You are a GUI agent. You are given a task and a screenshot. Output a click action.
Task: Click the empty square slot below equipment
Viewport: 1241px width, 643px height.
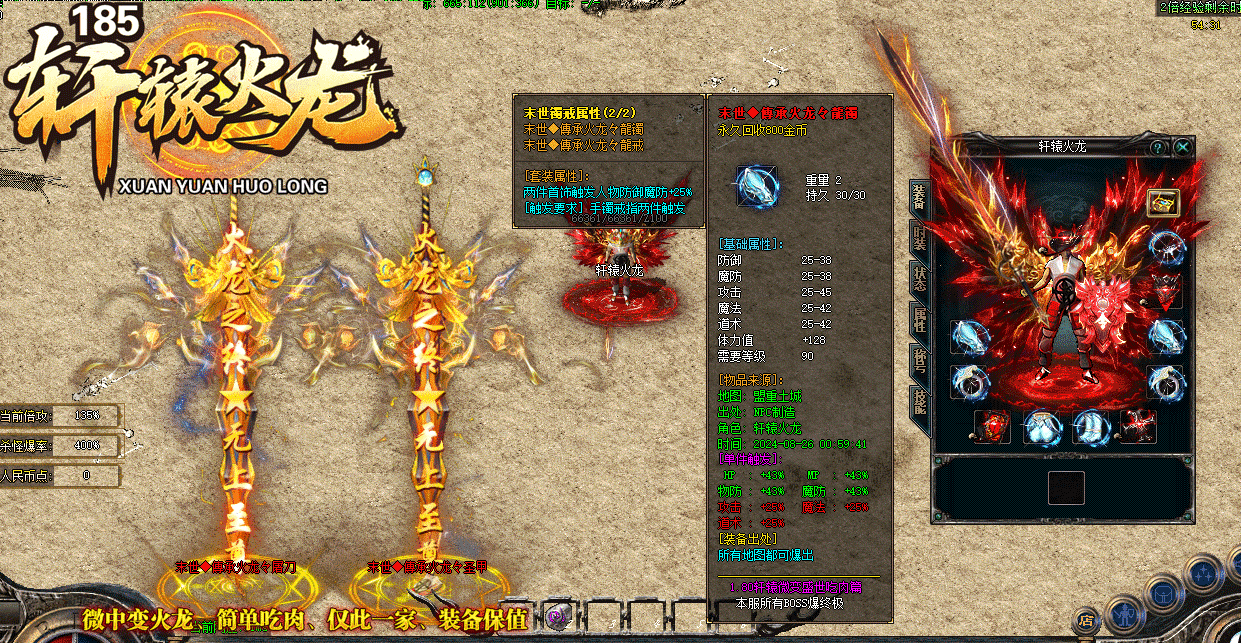[1066, 488]
